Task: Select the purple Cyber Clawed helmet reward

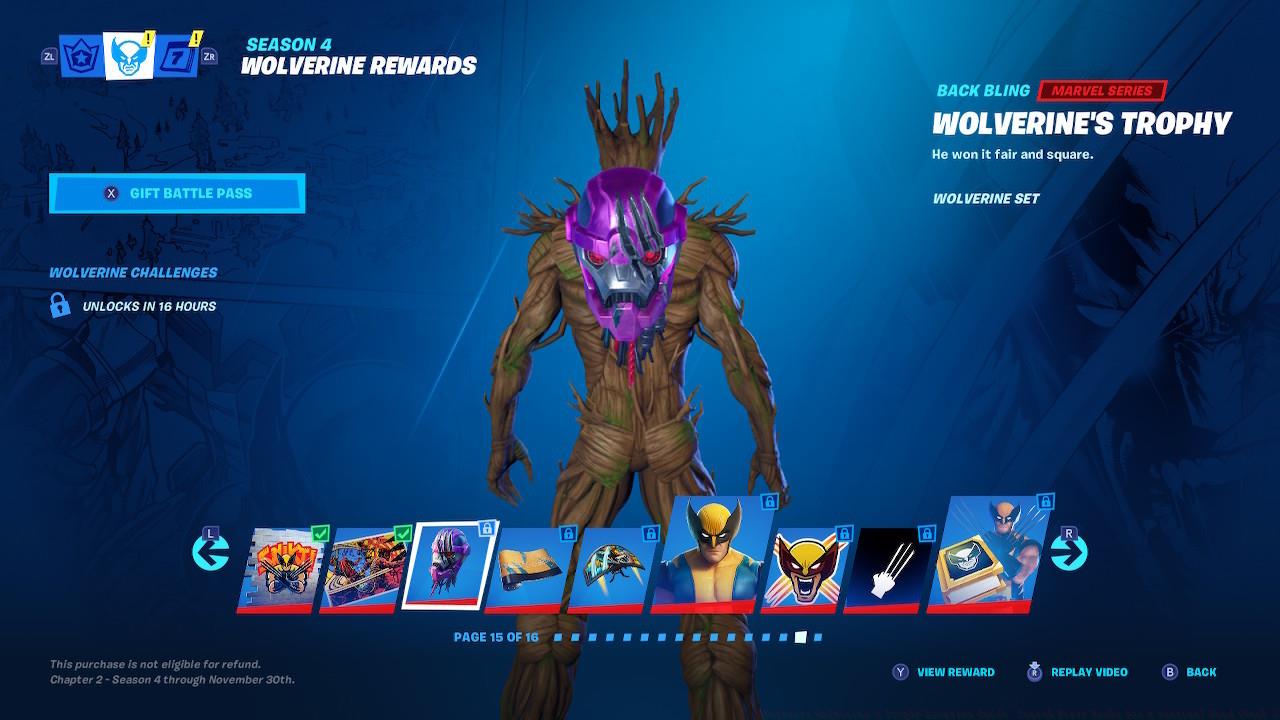Action: coord(451,562)
